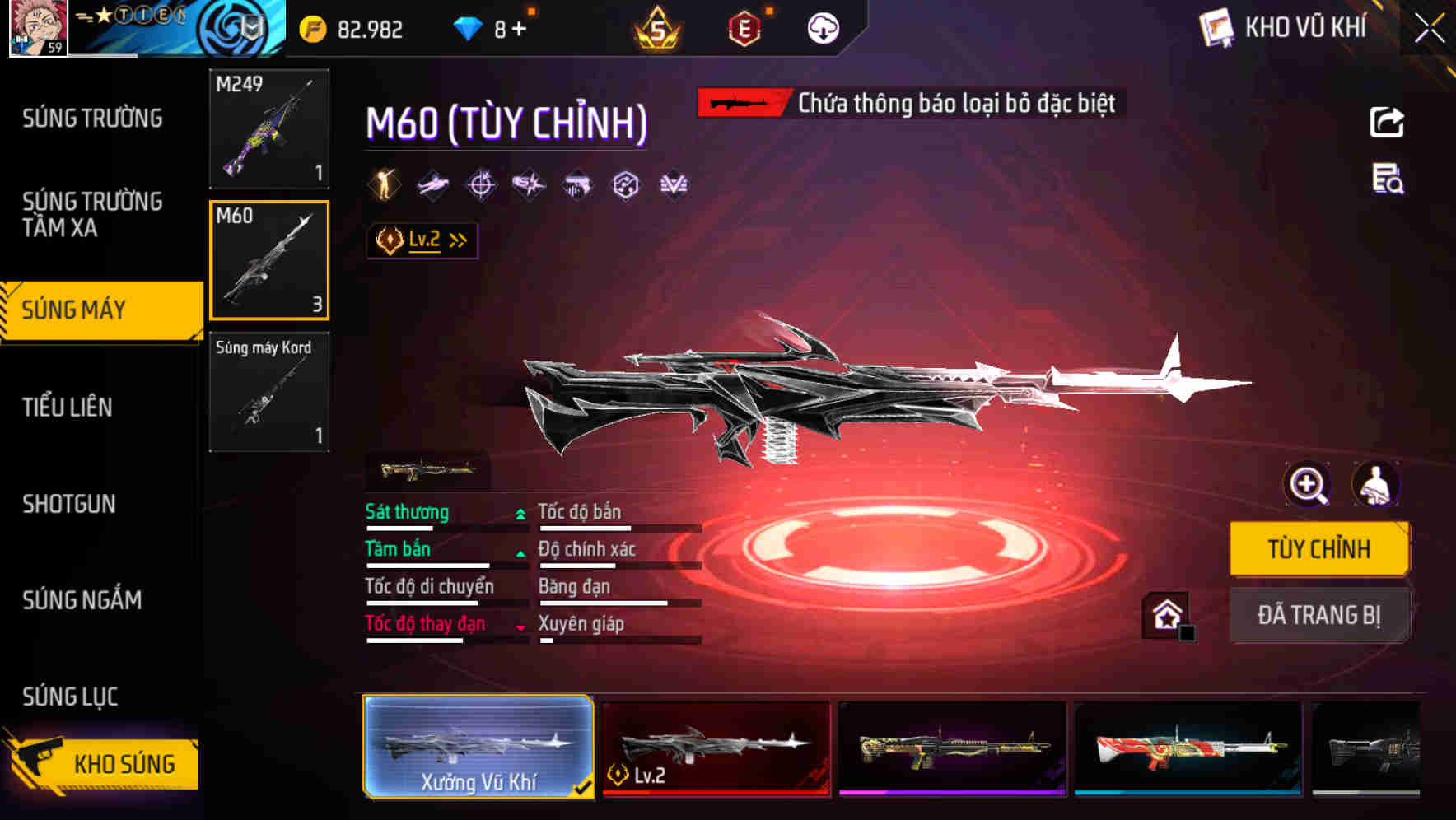This screenshot has width=1456, height=820.
Task: Click the magnifier zoom icon near the weapon
Action: point(1309,486)
